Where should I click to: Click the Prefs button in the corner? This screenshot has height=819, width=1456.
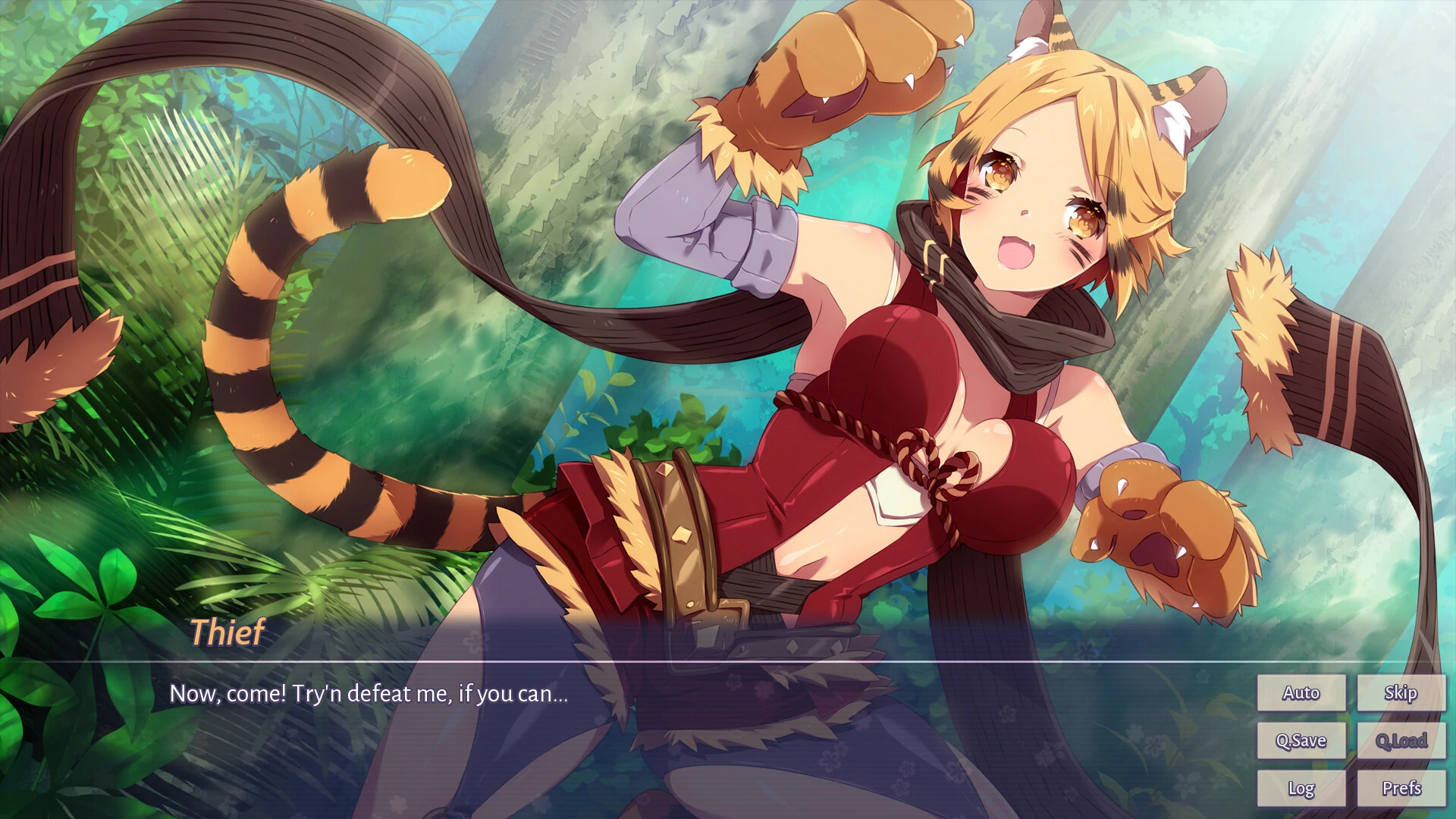(x=1402, y=788)
